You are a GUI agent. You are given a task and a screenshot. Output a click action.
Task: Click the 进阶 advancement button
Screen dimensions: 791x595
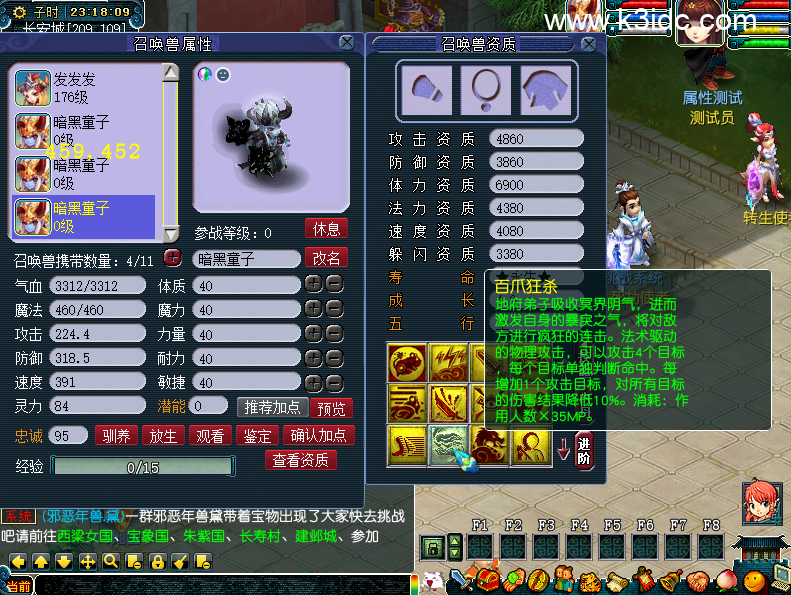(x=584, y=446)
